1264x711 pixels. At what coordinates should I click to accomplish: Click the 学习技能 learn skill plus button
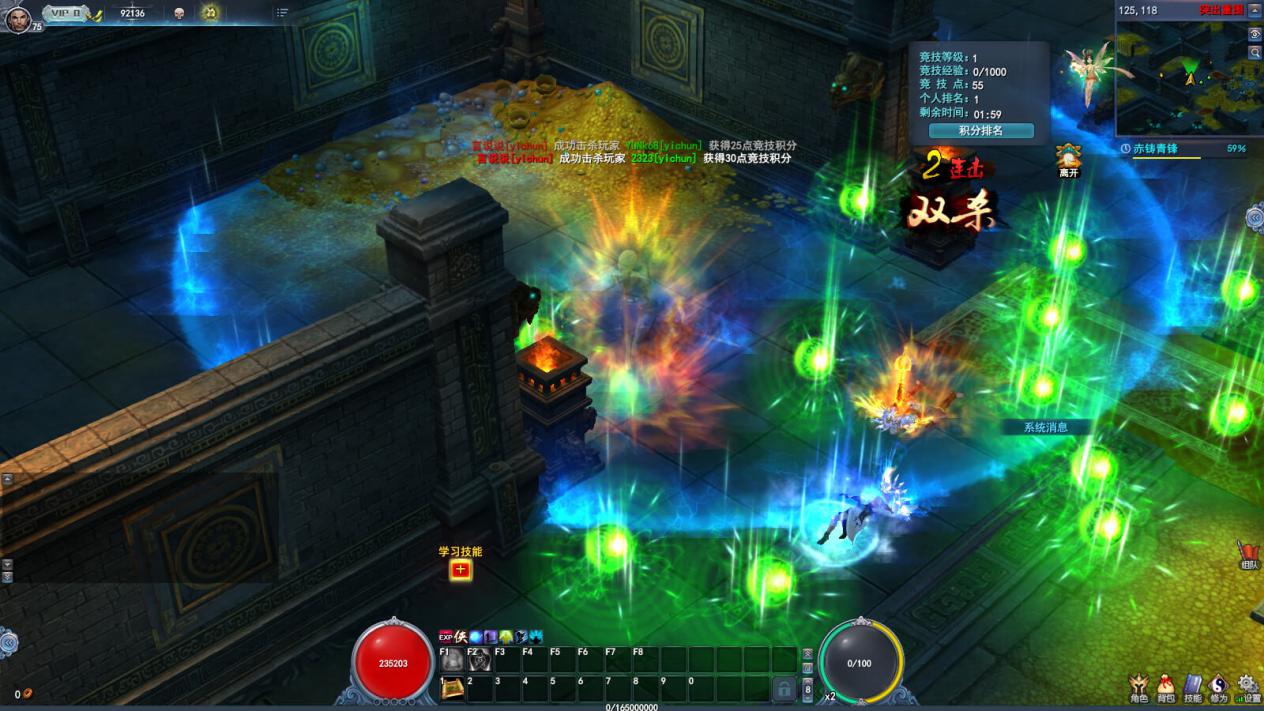pyautogui.click(x=460, y=570)
